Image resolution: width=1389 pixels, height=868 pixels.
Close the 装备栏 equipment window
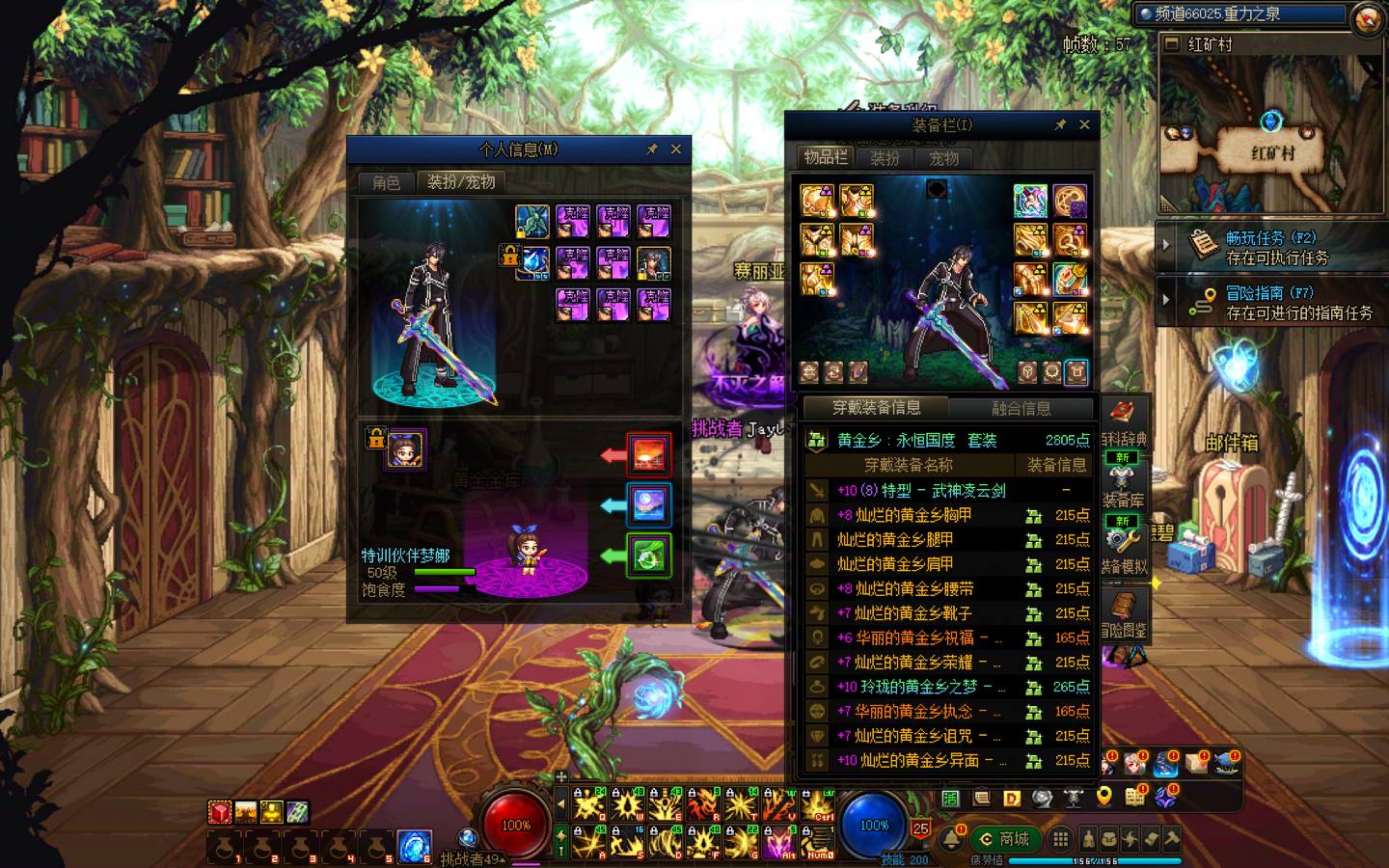pos(1084,124)
